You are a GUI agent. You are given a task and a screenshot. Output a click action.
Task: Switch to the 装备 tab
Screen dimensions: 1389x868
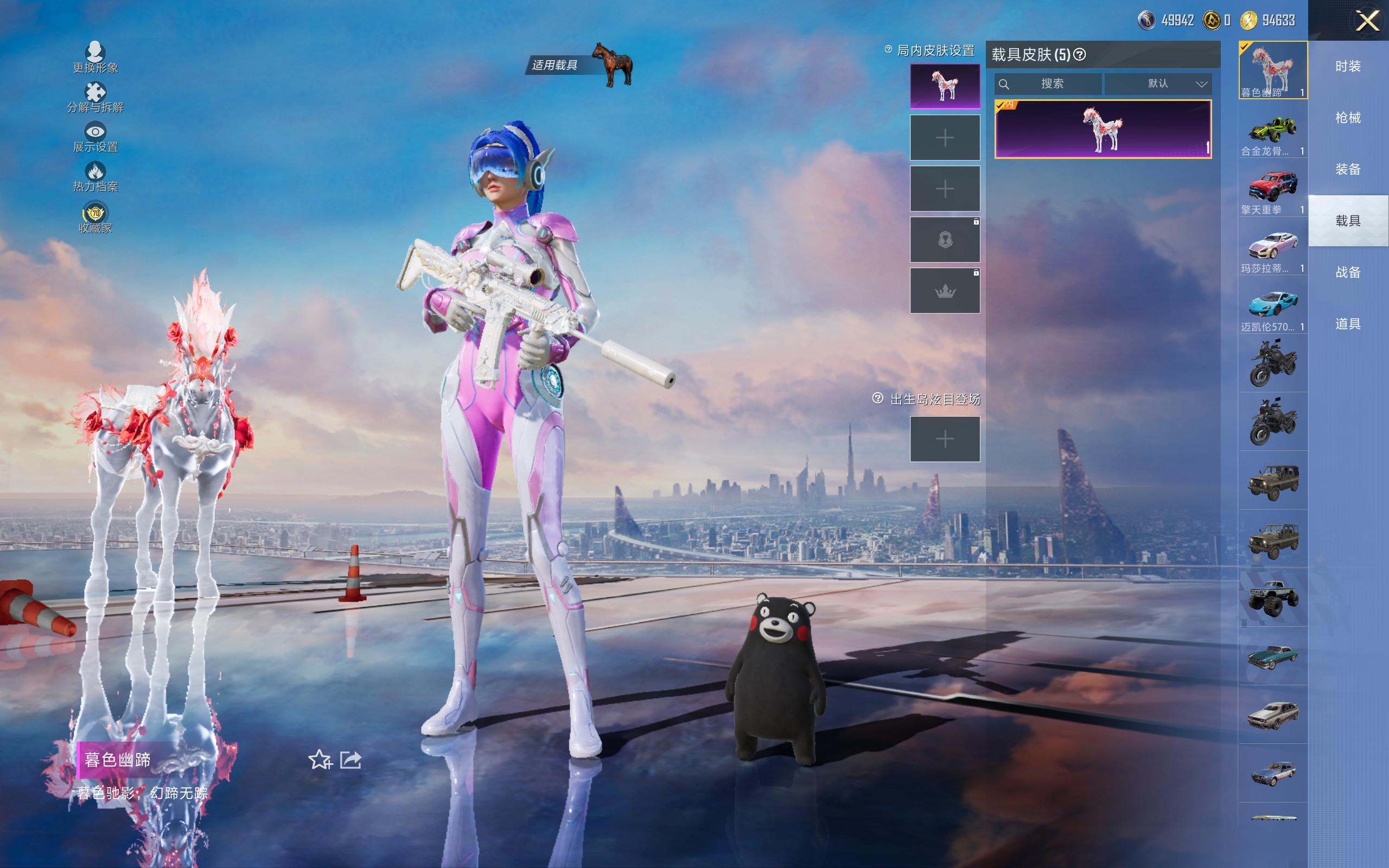pyautogui.click(x=1348, y=169)
